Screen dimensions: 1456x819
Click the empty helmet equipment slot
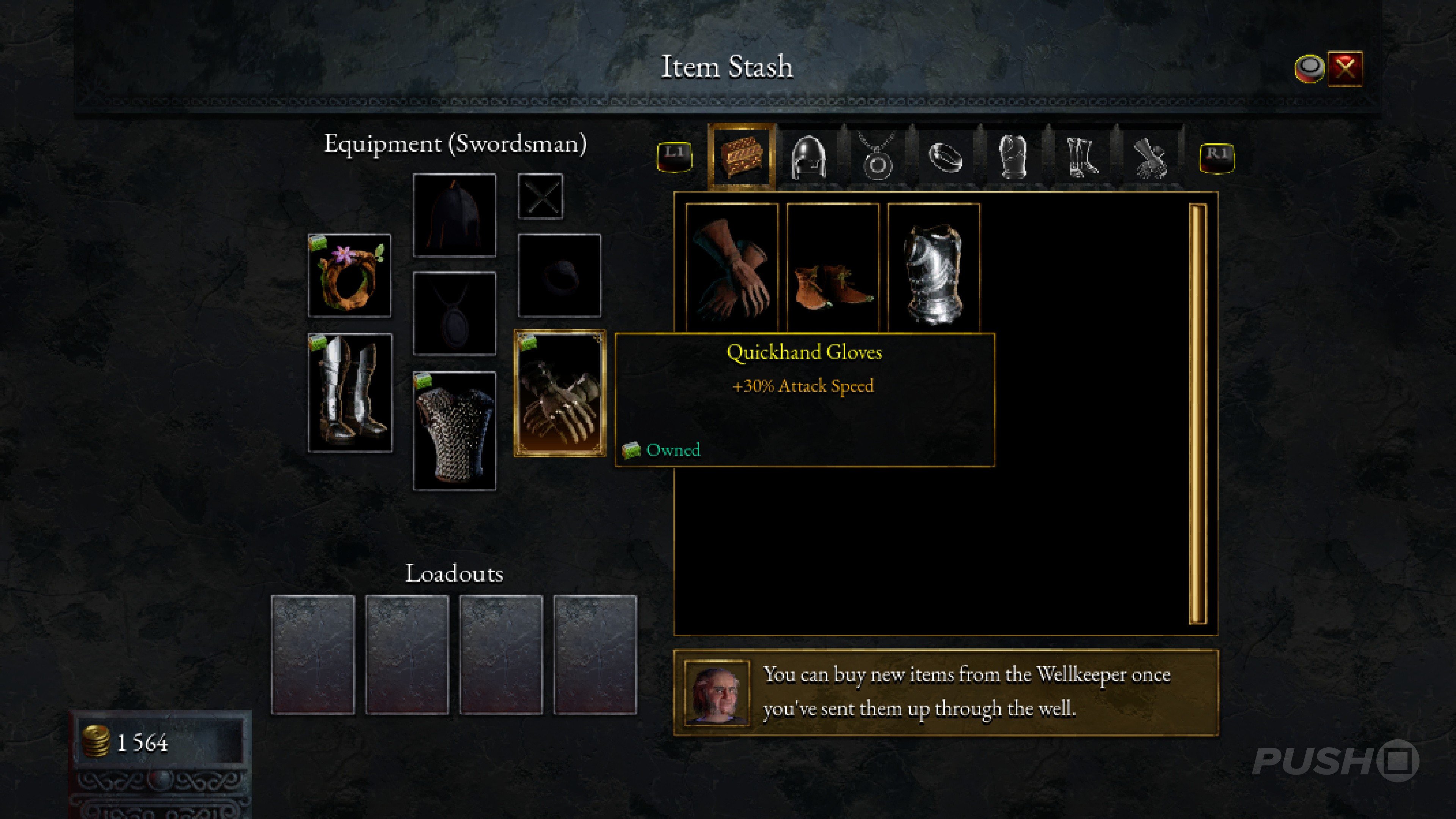coord(455,215)
